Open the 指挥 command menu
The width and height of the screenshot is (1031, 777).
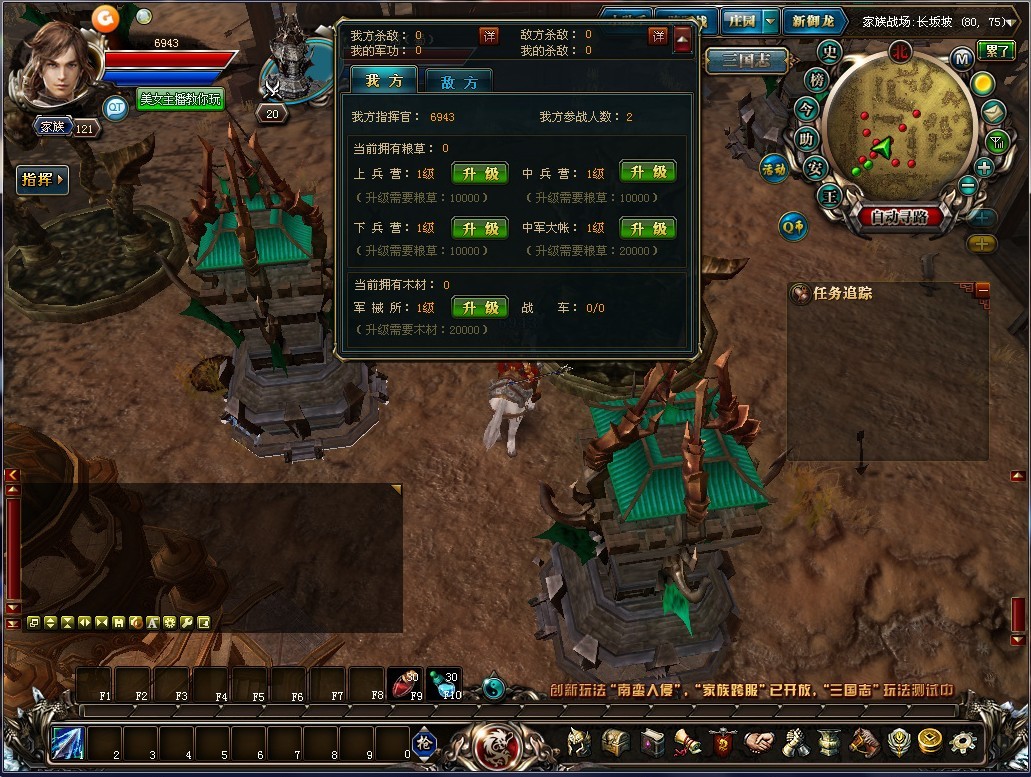43,180
